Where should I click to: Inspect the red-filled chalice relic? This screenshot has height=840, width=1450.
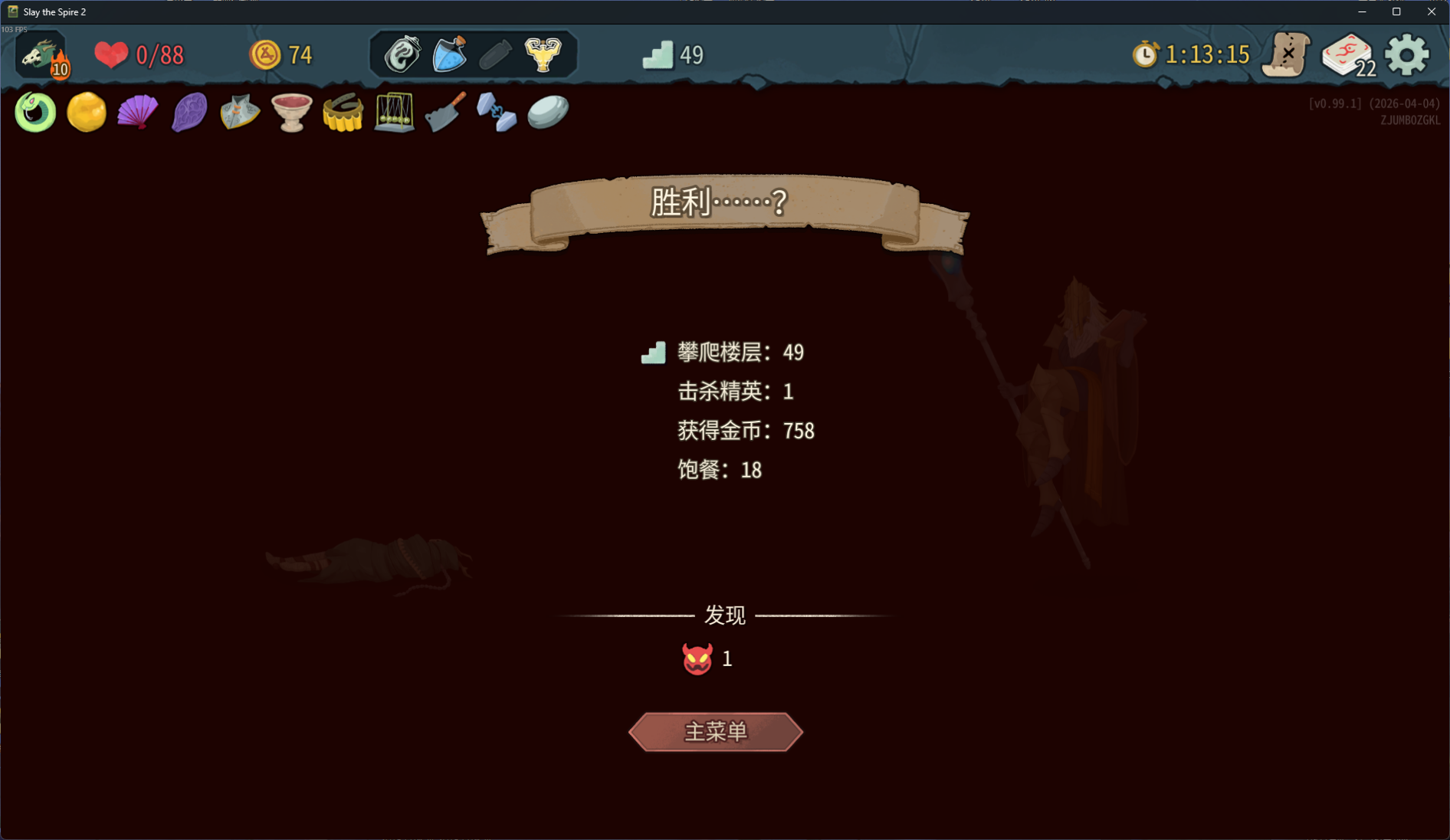[291, 113]
